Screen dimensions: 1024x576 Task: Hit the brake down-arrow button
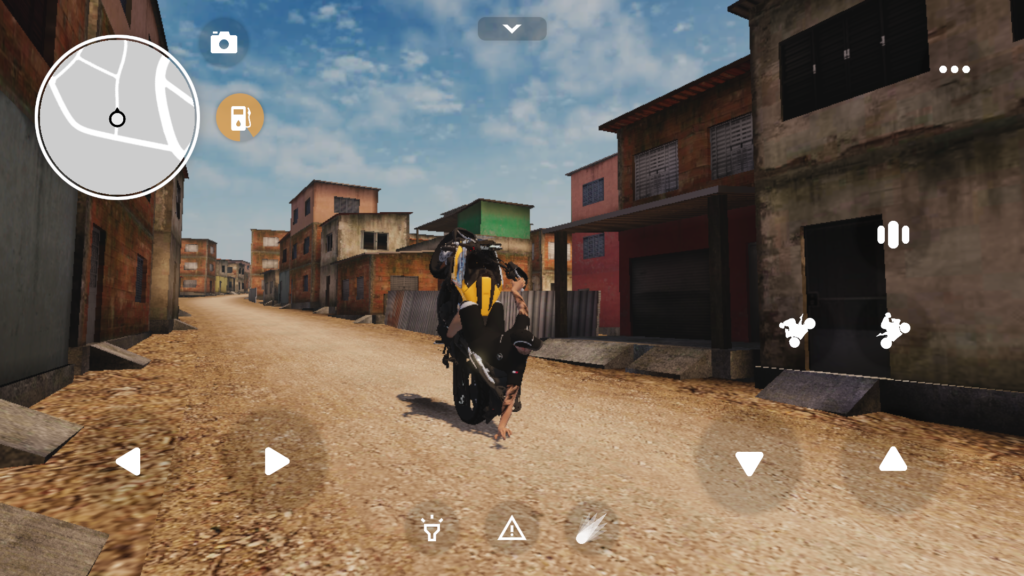[749, 463]
